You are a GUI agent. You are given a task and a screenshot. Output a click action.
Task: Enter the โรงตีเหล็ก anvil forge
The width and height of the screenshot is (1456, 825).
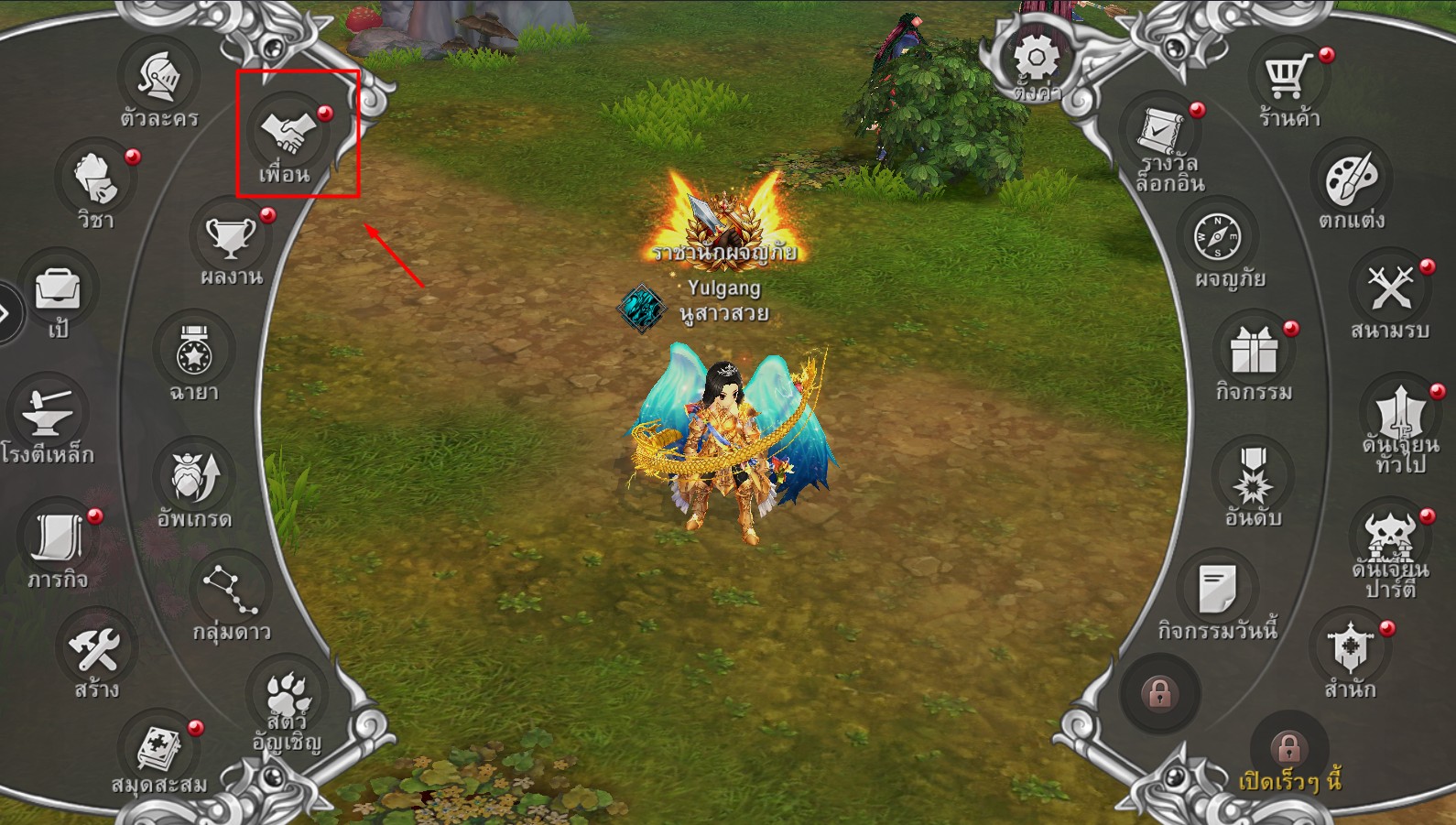[x=49, y=415]
